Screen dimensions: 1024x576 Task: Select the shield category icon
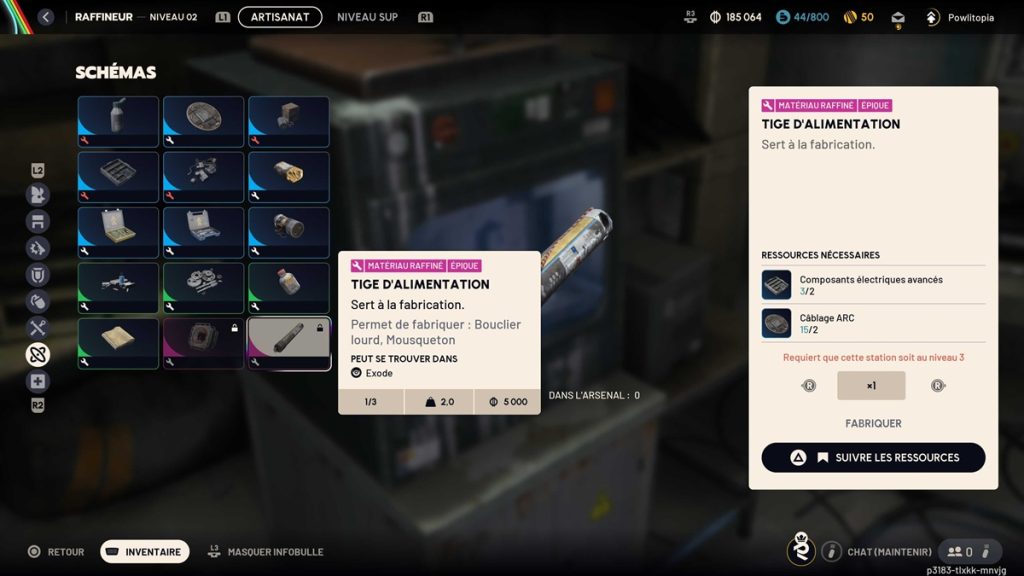(38, 275)
